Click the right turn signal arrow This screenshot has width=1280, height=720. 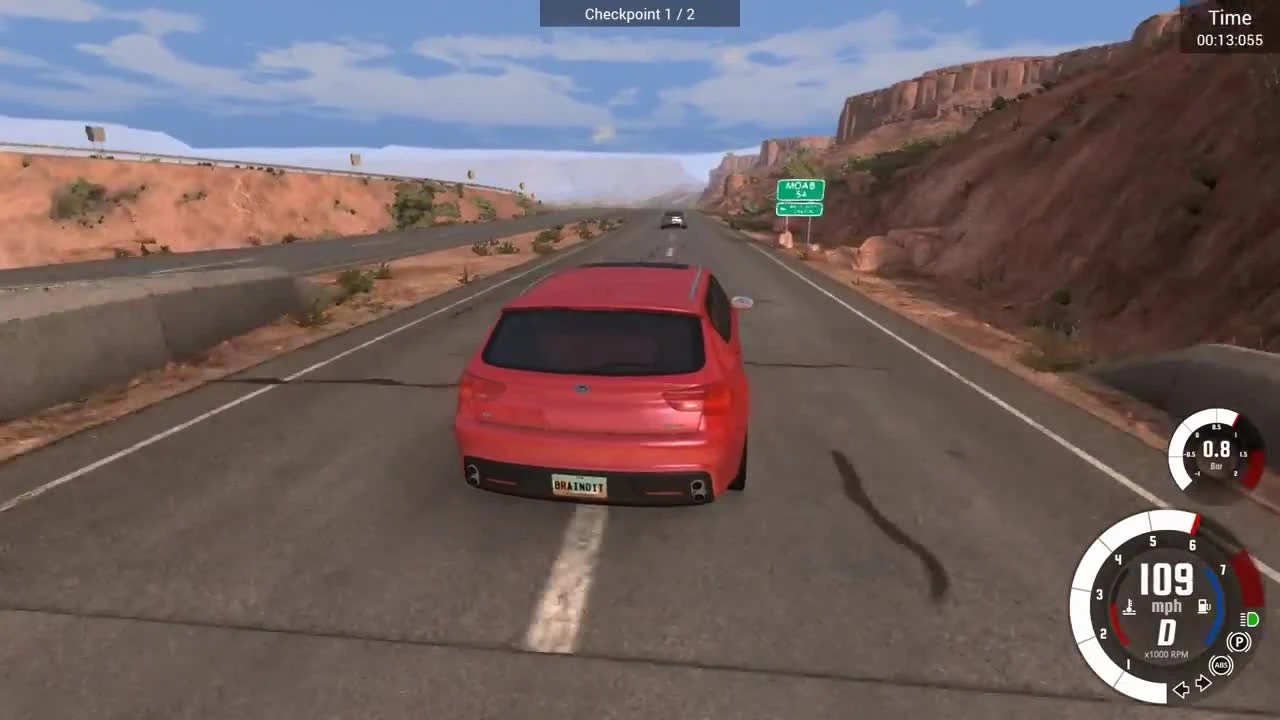tap(1202, 681)
